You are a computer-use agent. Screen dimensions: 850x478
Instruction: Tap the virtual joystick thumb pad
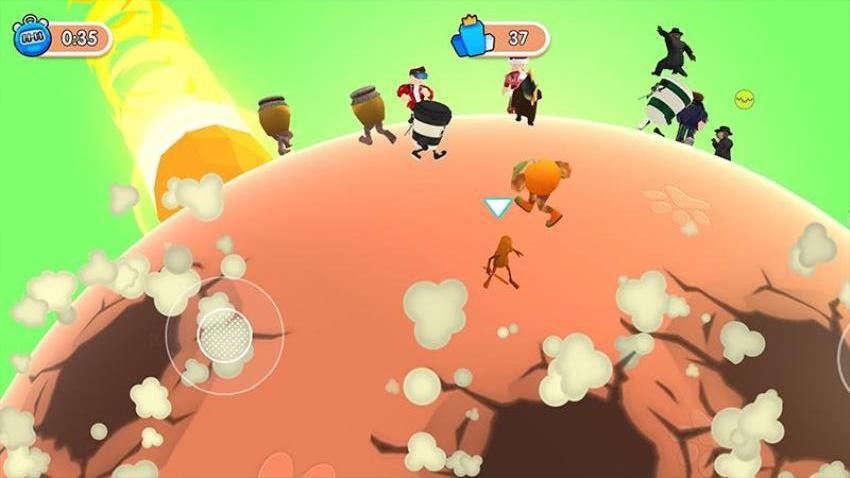(225, 335)
